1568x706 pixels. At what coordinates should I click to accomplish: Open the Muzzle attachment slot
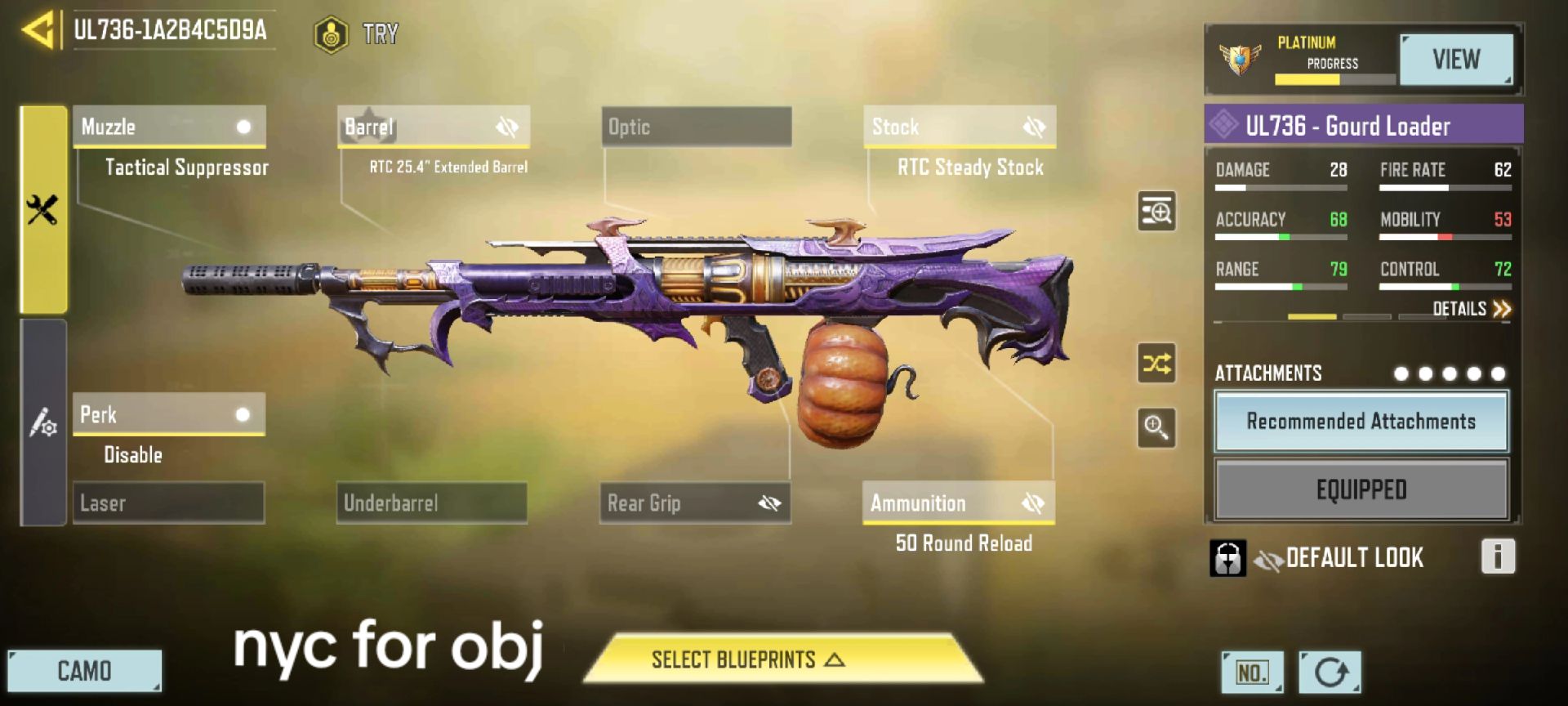pyautogui.click(x=169, y=127)
